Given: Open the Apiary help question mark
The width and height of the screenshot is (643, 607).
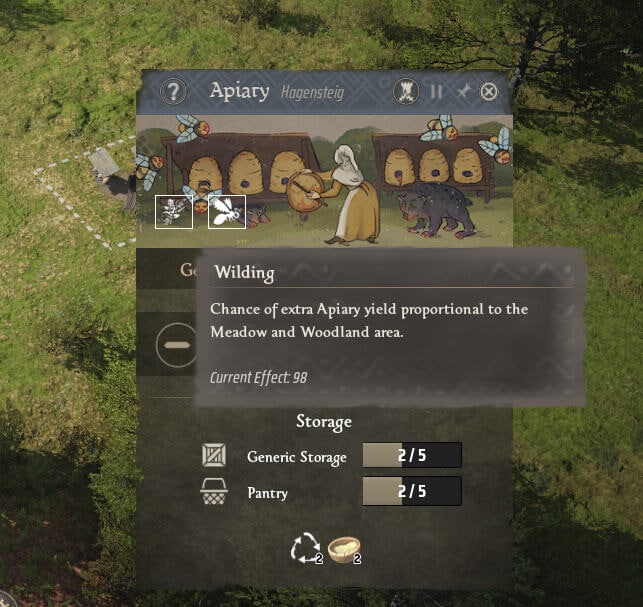Looking at the screenshot, I should coord(174,92).
